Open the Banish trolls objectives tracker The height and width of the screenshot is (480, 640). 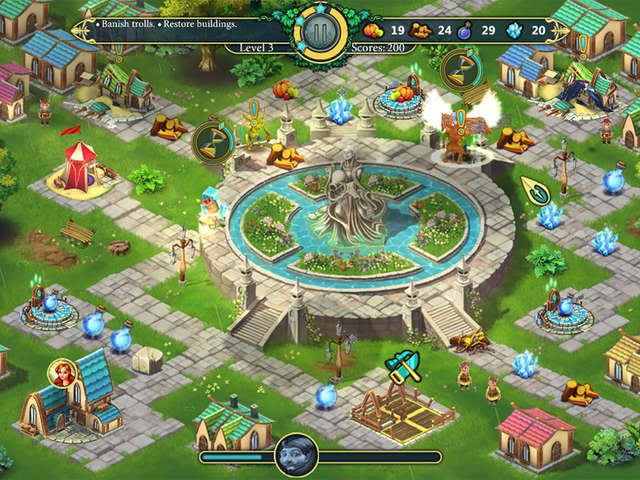(168, 22)
